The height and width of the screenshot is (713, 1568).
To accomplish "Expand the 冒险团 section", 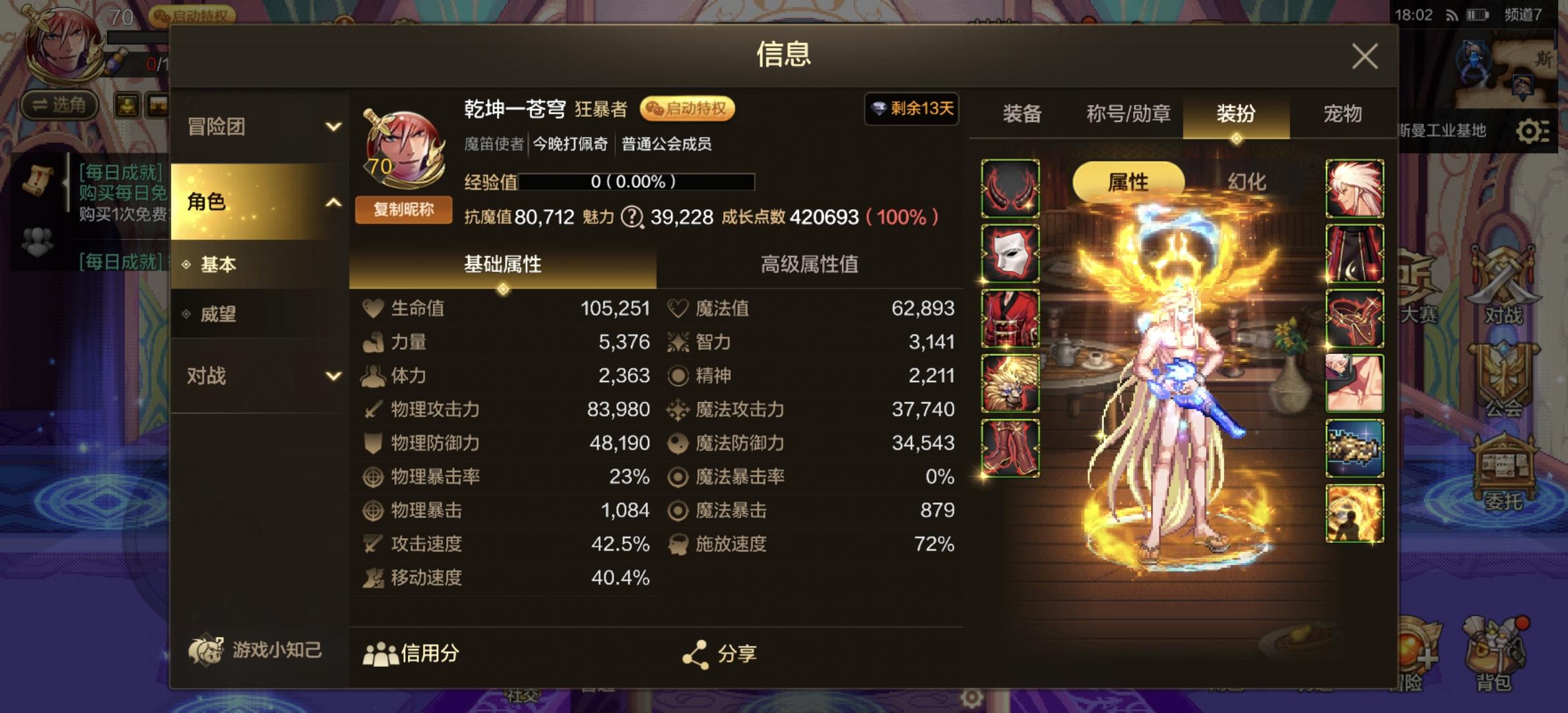I will tap(257, 127).
